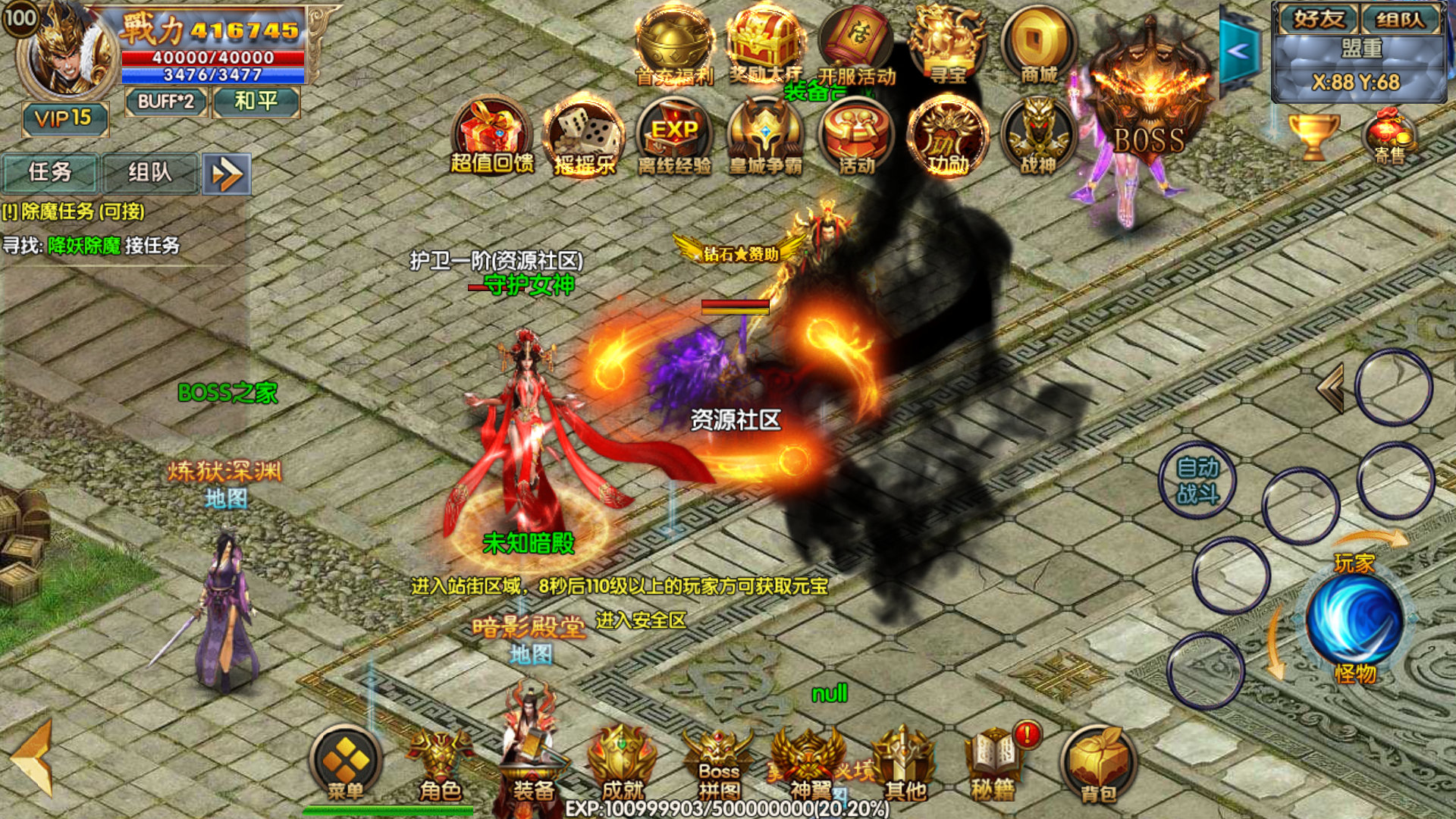Click the VIP15 badge
The width and height of the screenshot is (1456, 819).
point(64,118)
